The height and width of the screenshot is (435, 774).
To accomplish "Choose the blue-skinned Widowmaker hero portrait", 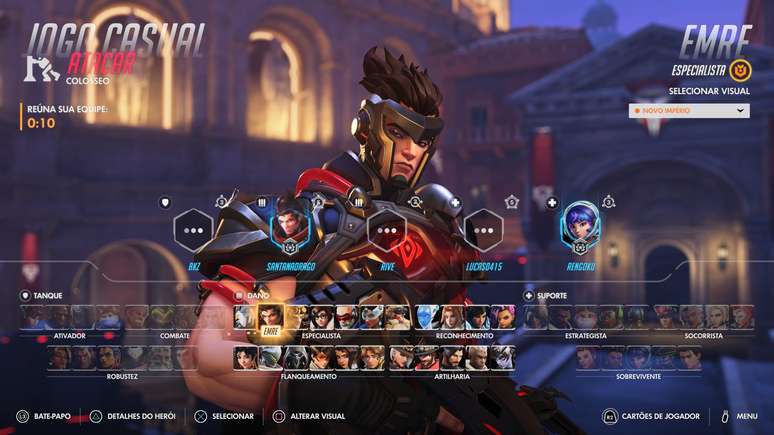I will point(428,318).
